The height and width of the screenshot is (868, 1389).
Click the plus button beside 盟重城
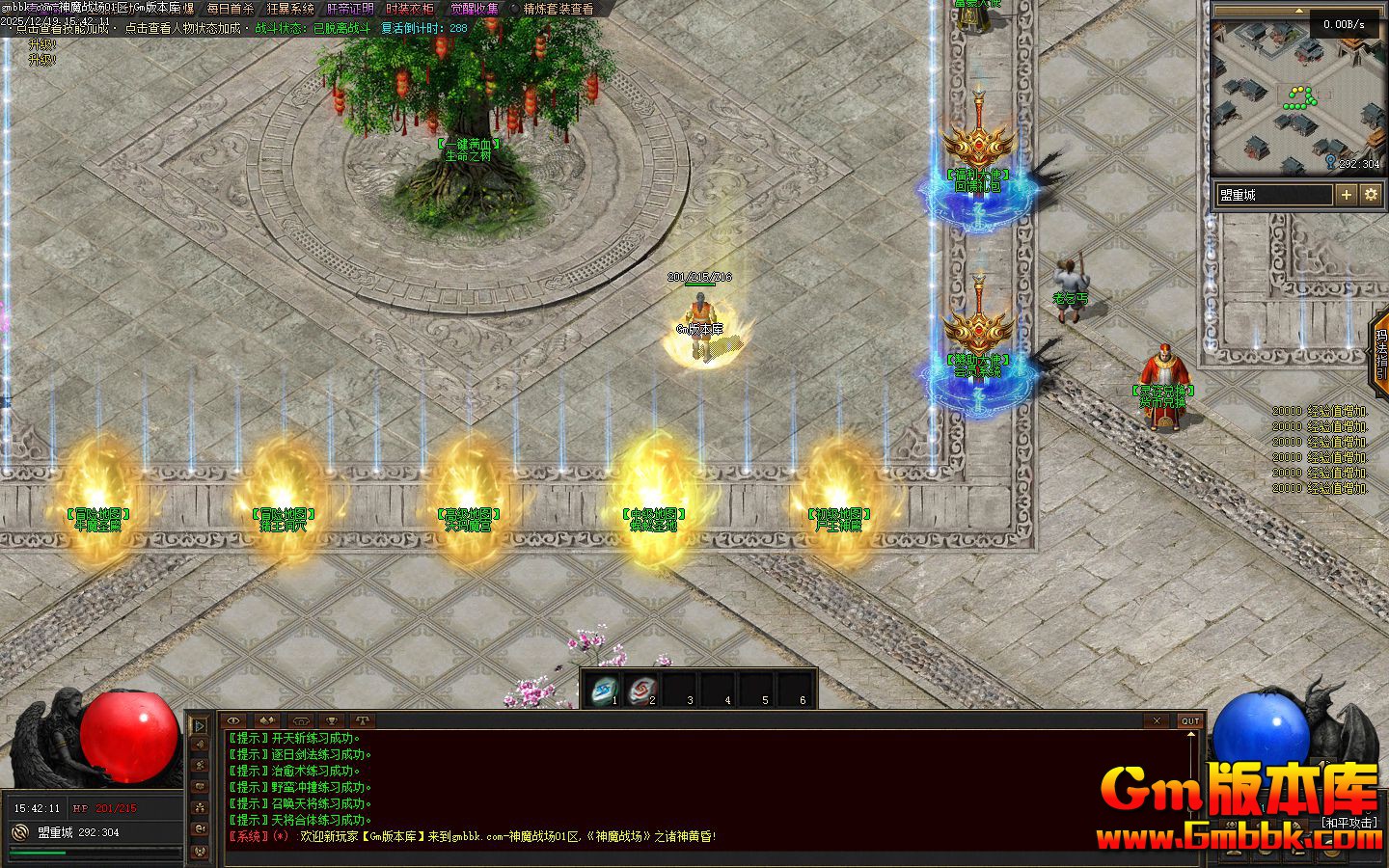[x=1347, y=195]
